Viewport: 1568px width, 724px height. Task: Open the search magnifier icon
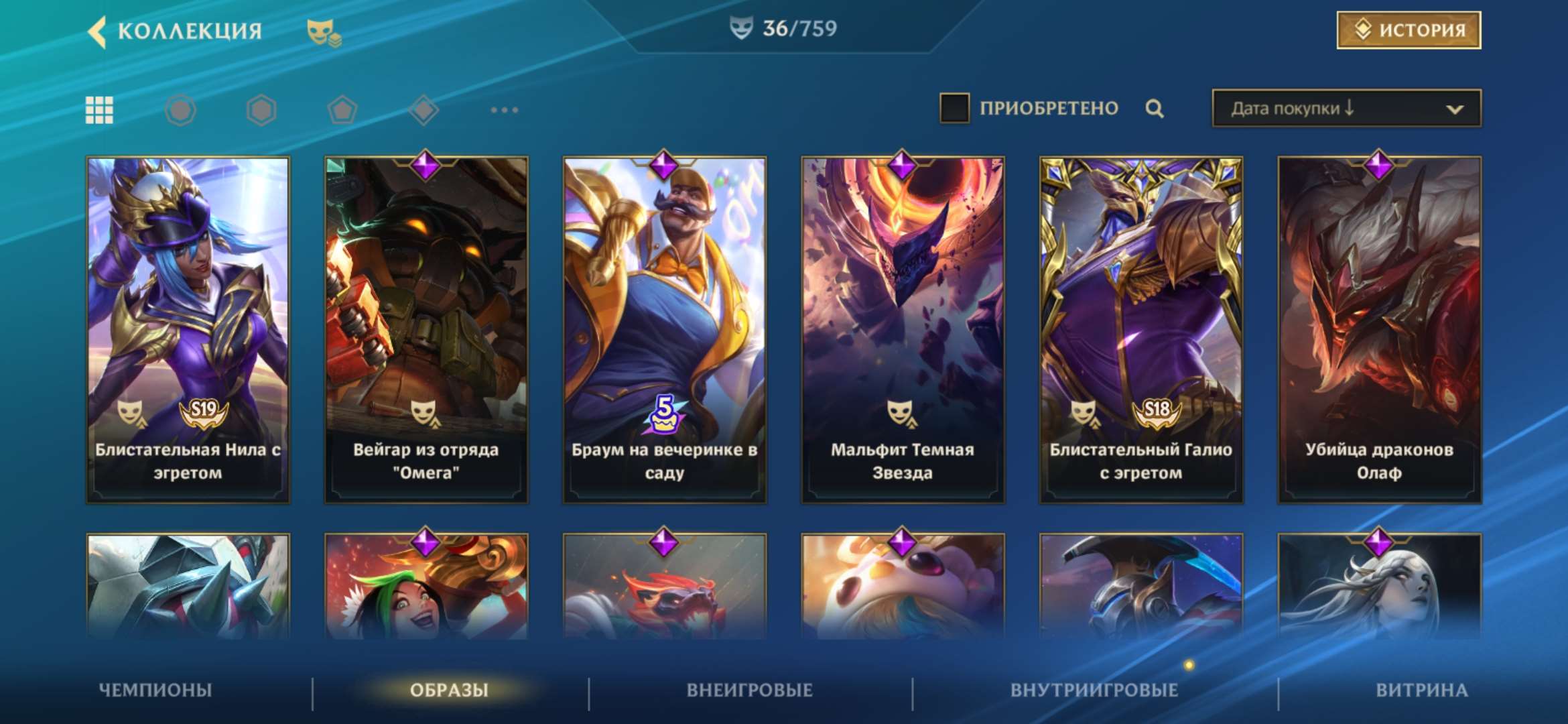pos(1153,107)
